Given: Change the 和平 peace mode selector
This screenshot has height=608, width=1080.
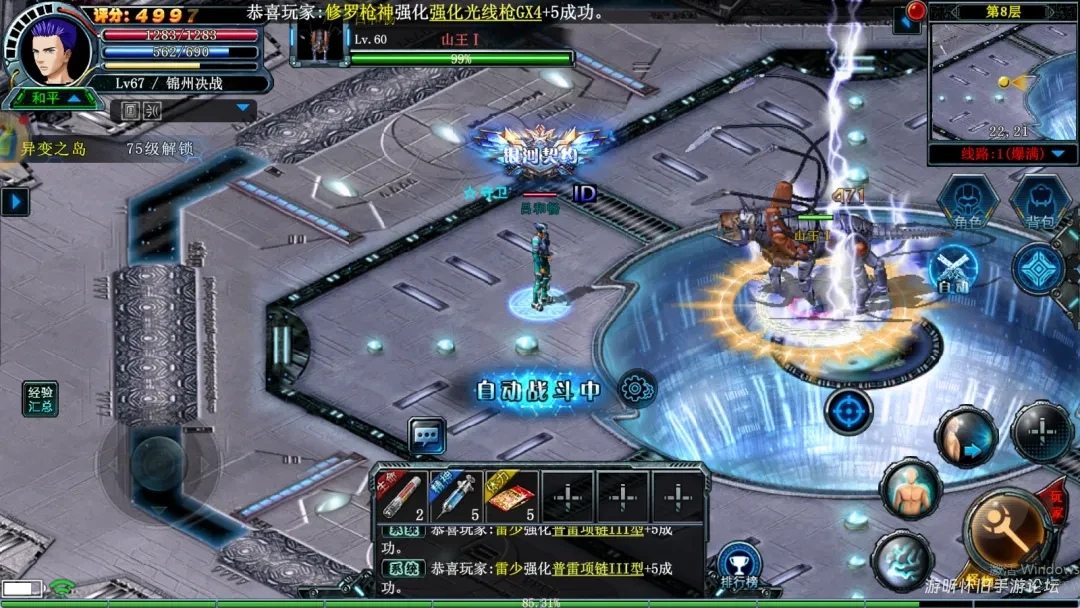Looking at the screenshot, I should pos(53,98).
